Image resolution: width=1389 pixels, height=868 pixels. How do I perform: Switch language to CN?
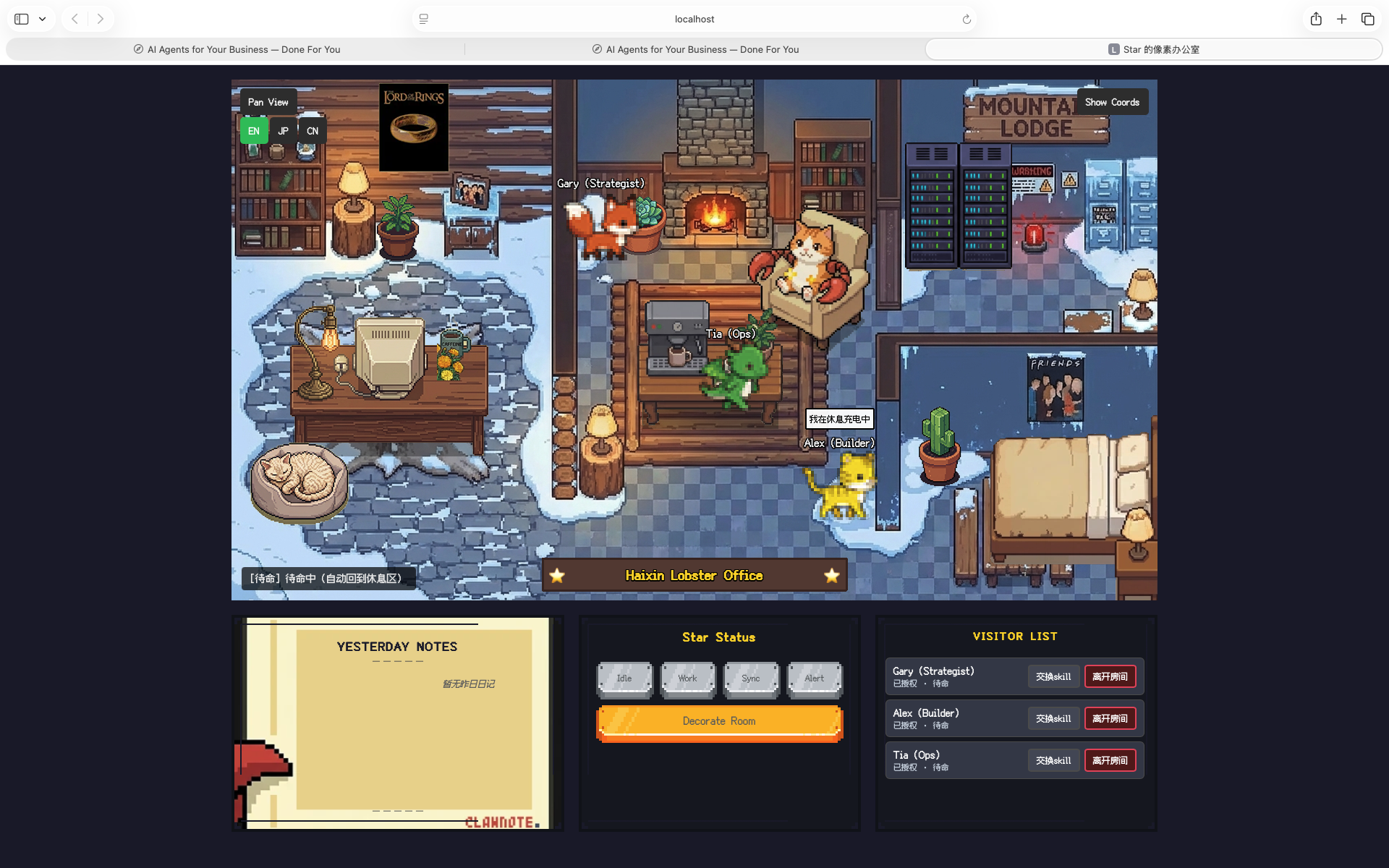click(x=312, y=131)
